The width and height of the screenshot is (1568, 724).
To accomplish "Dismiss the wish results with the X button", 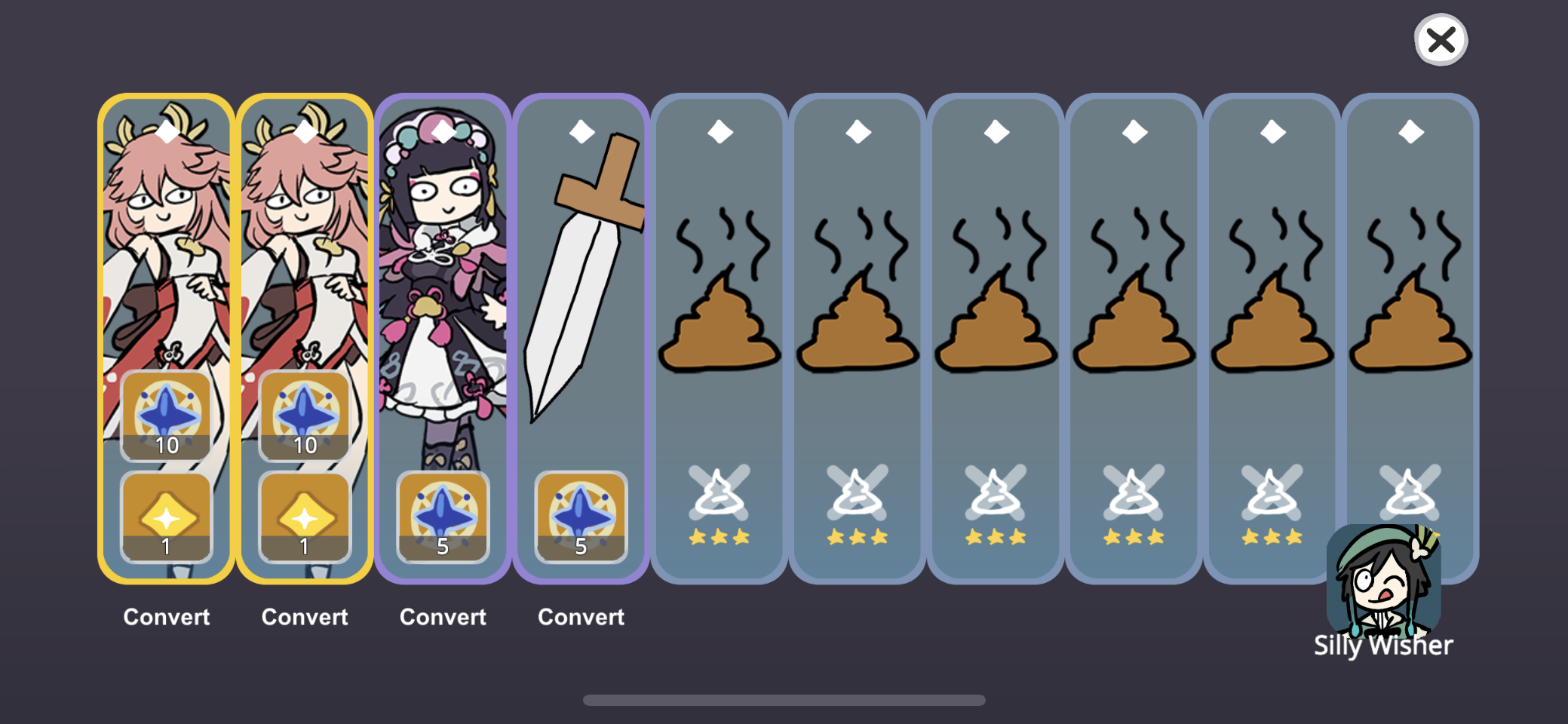I will [x=1441, y=41].
